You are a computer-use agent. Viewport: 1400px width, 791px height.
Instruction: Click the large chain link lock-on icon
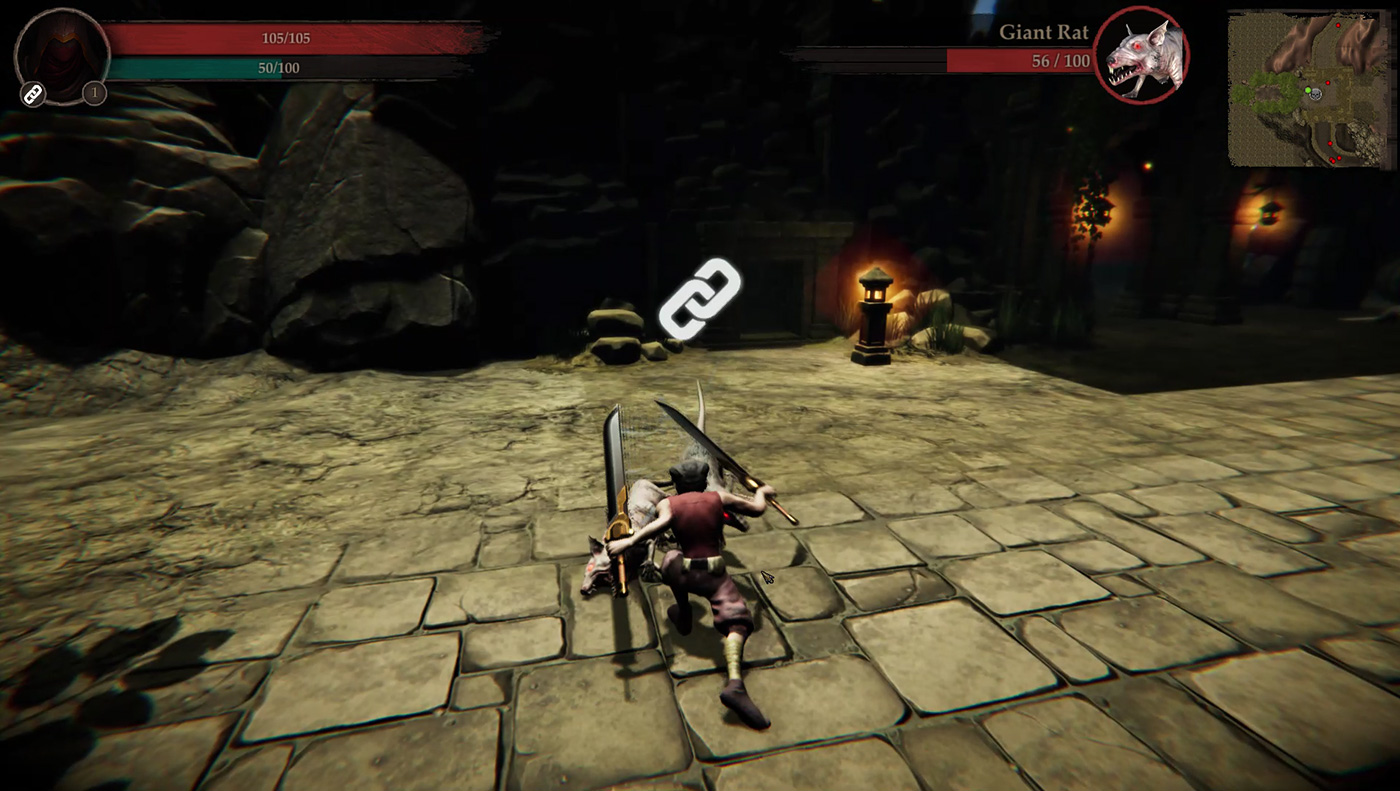(x=700, y=298)
